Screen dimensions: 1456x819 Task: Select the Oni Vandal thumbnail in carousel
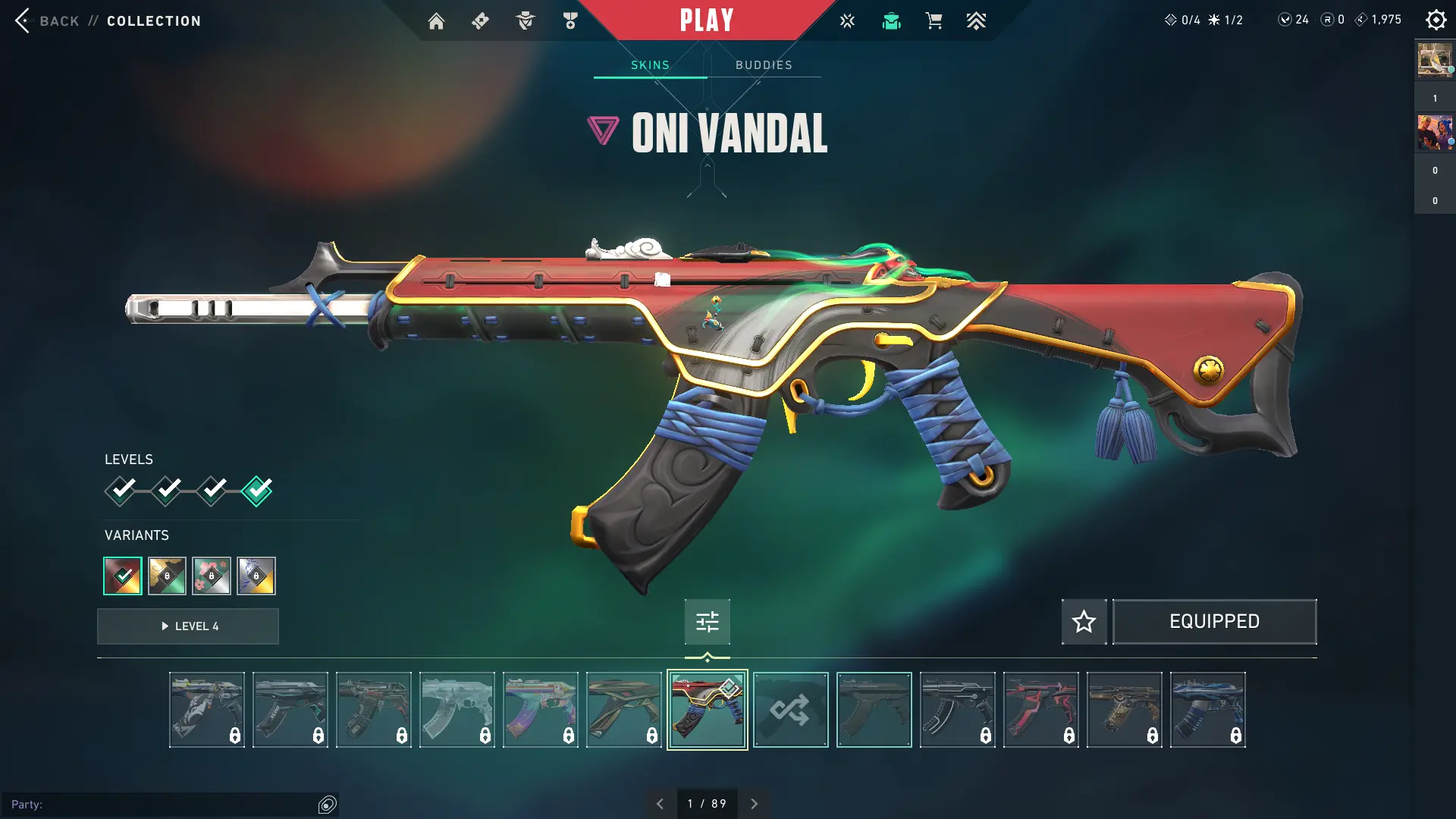pos(707,710)
